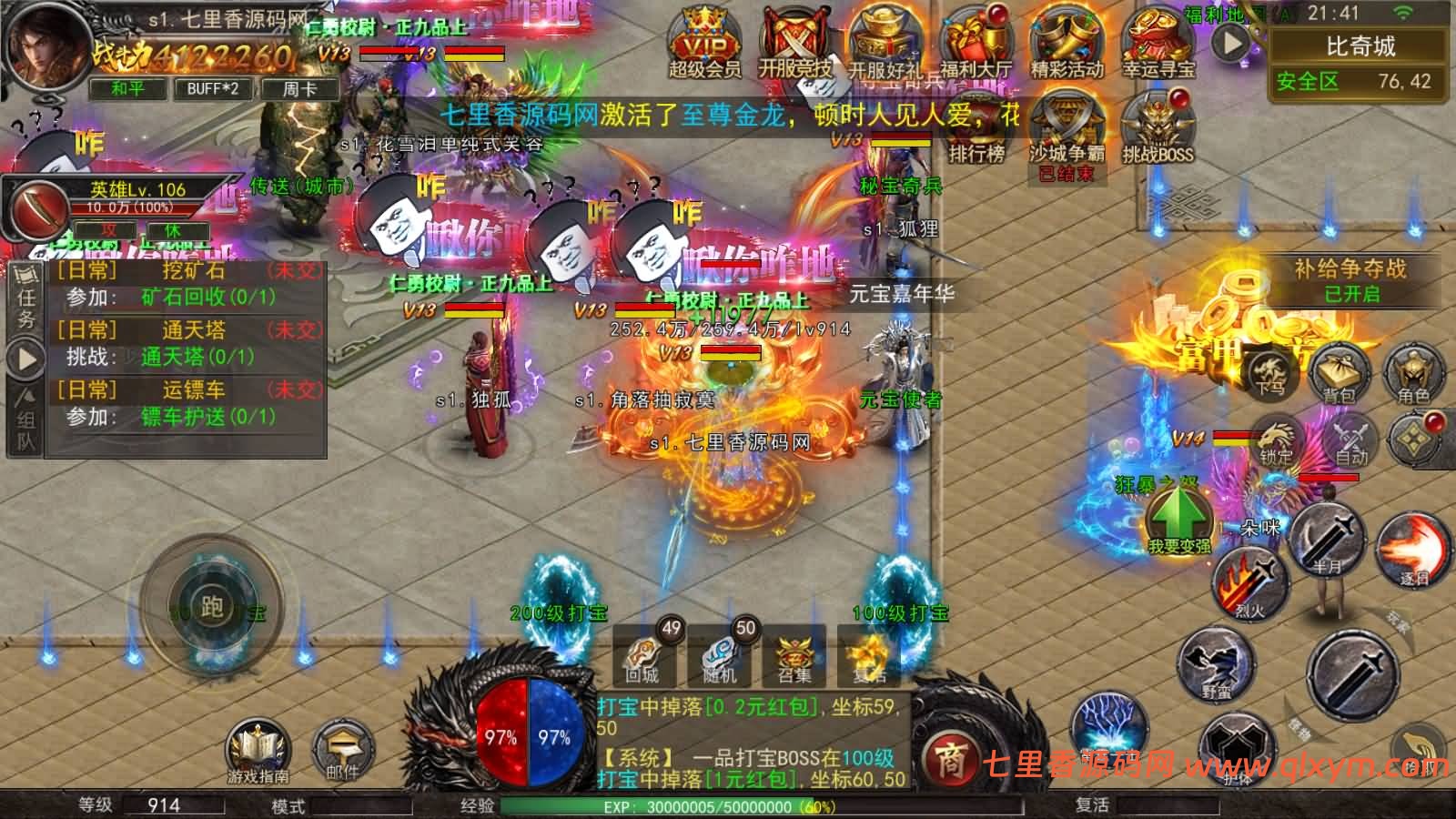This screenshot has width=1456, height=819.
Task: Open the 背包 backpack
Action: pos(1339,372)
